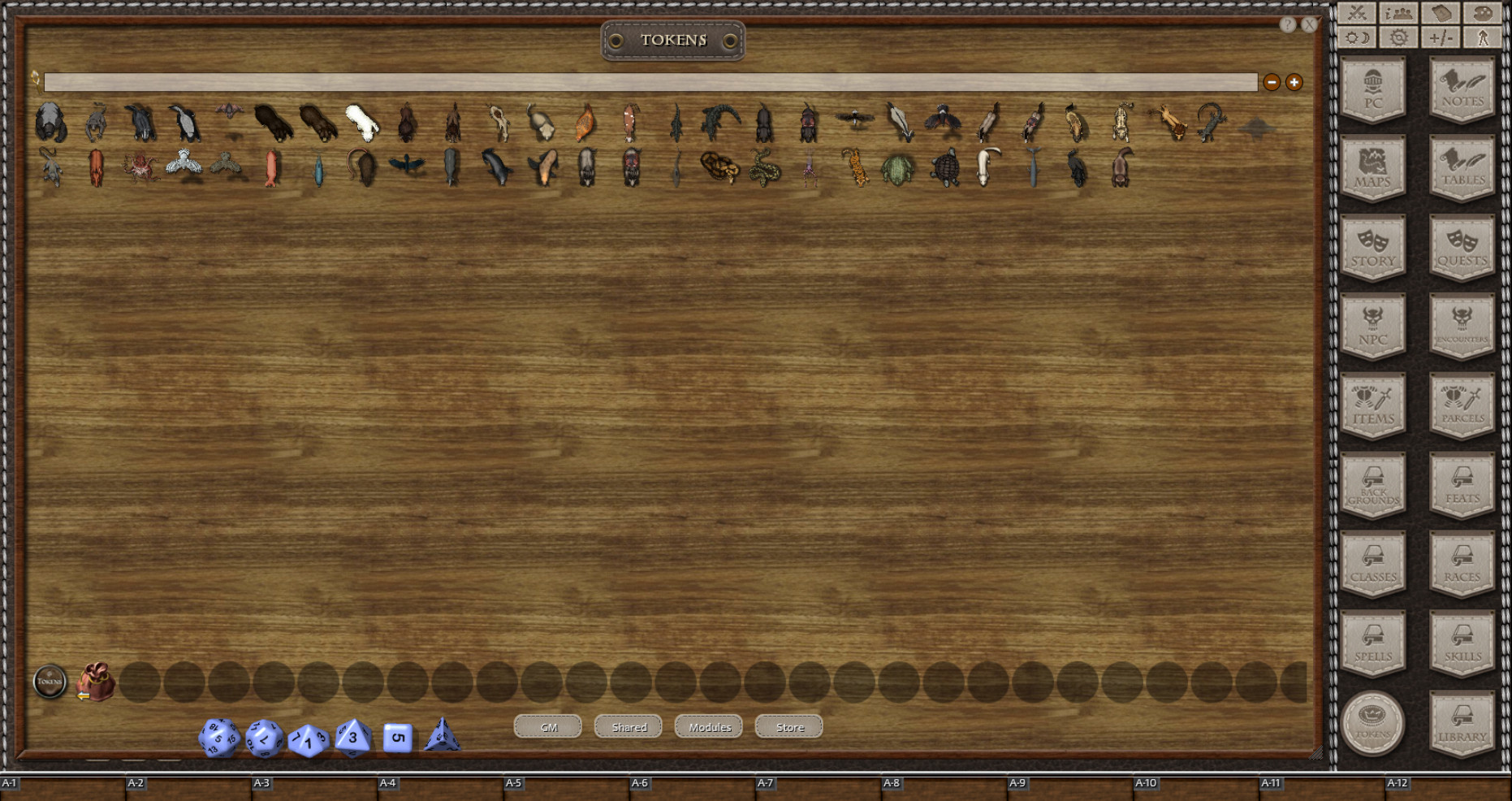The width and height of the screenshot is (1512, 801).
Task: Open the PC records panel
Action: [1372, 89]
